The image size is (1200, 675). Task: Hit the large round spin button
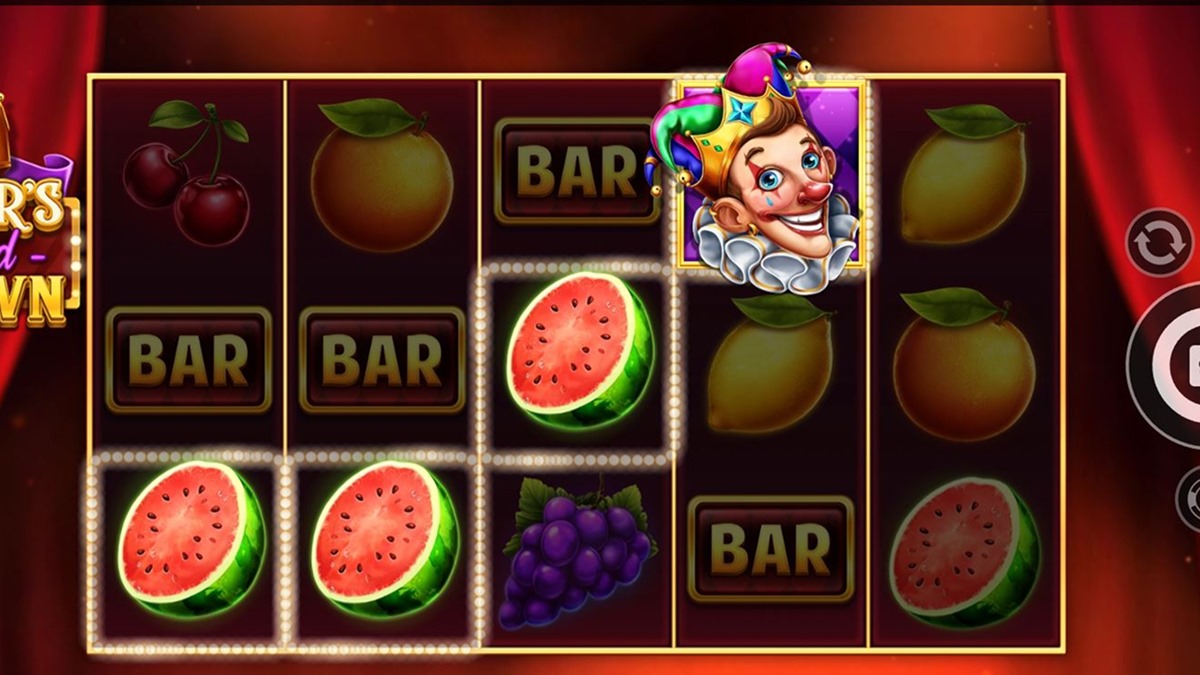coord(1175,365)
